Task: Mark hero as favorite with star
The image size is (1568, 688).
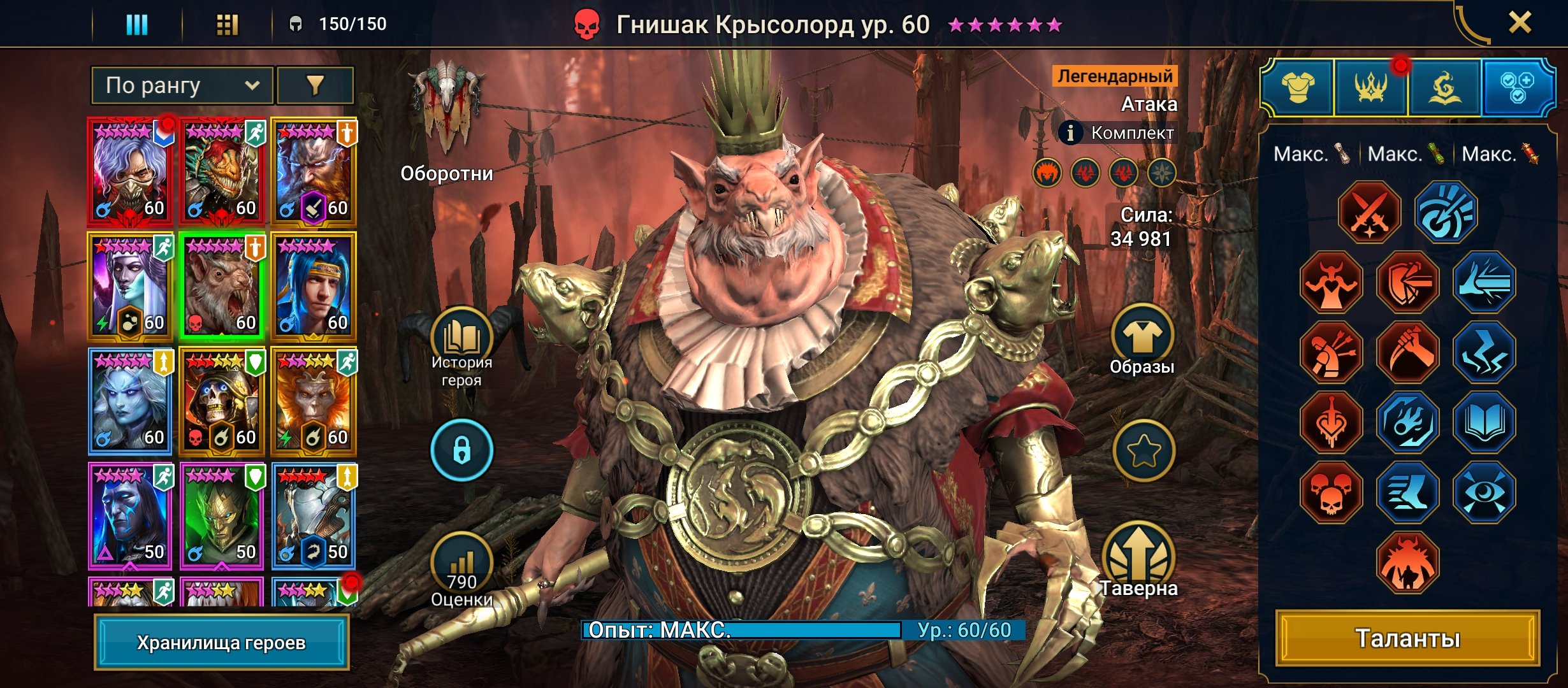Action: click(x=1143, y=451)
